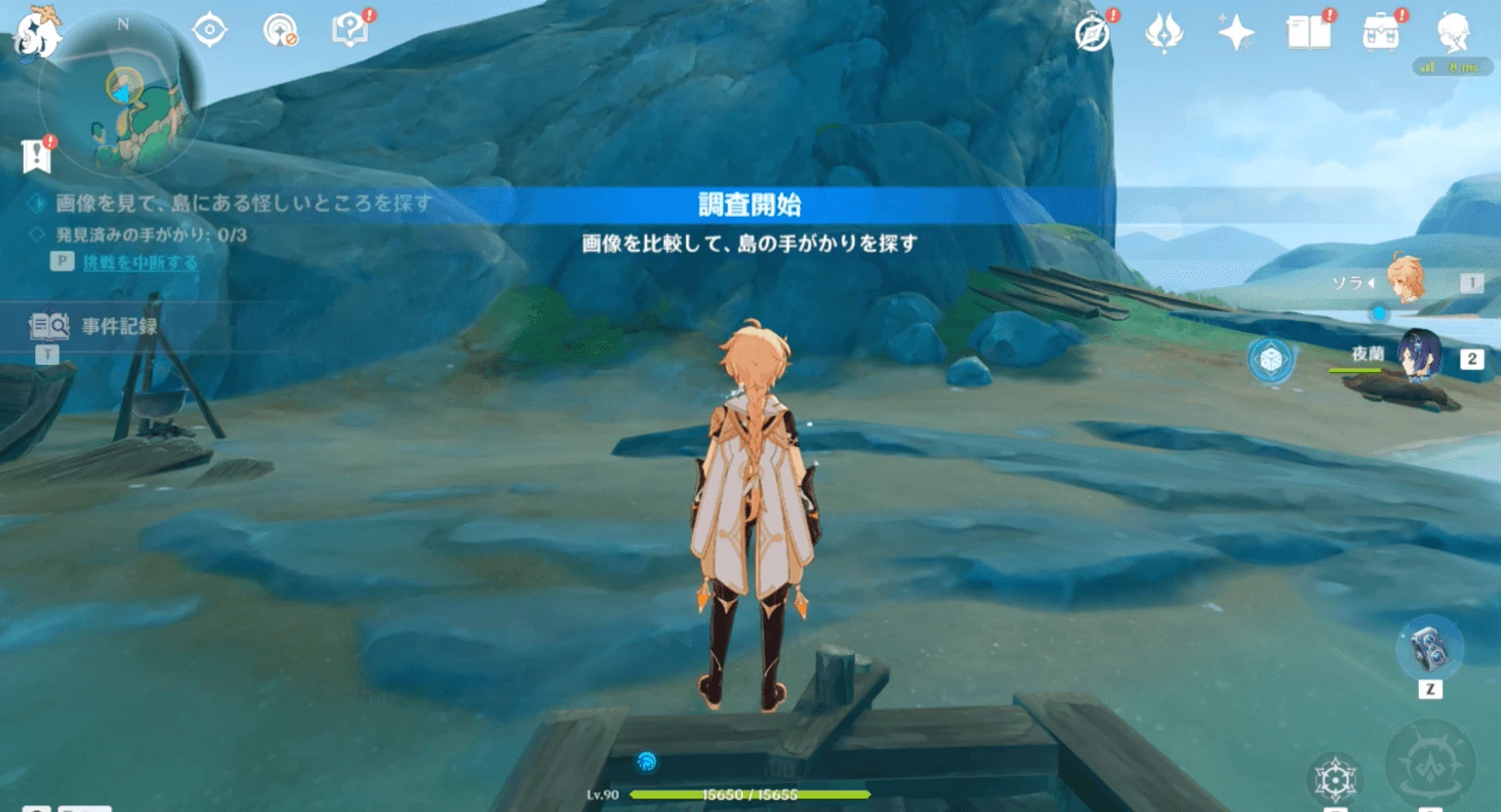This screenshot has width=1501, height=812.
Task: Open the Battle Pass wings icon
Action: click(x=1163, y=32)
